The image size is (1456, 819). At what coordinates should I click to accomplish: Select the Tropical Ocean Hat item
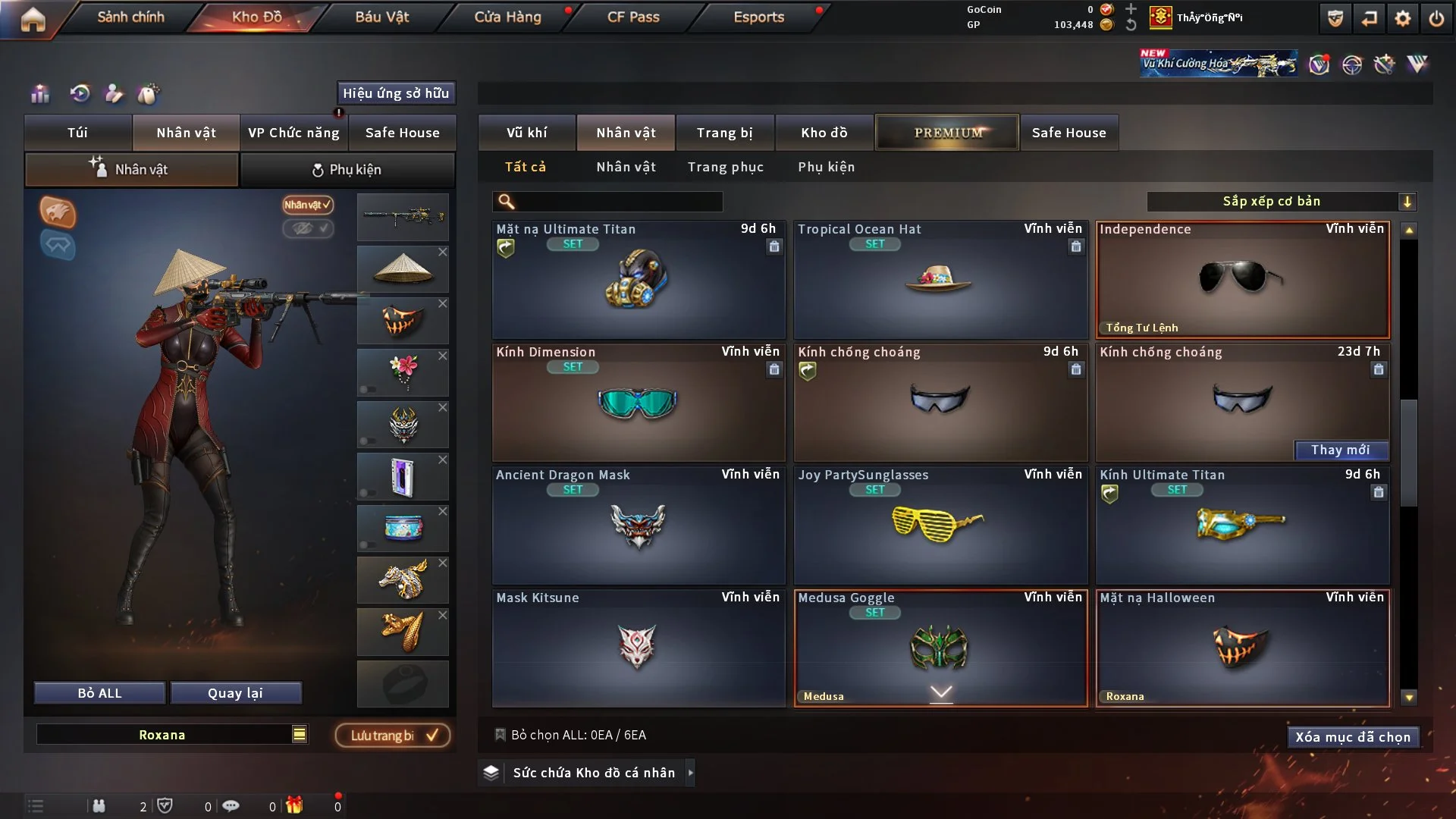tap(940, 281)
